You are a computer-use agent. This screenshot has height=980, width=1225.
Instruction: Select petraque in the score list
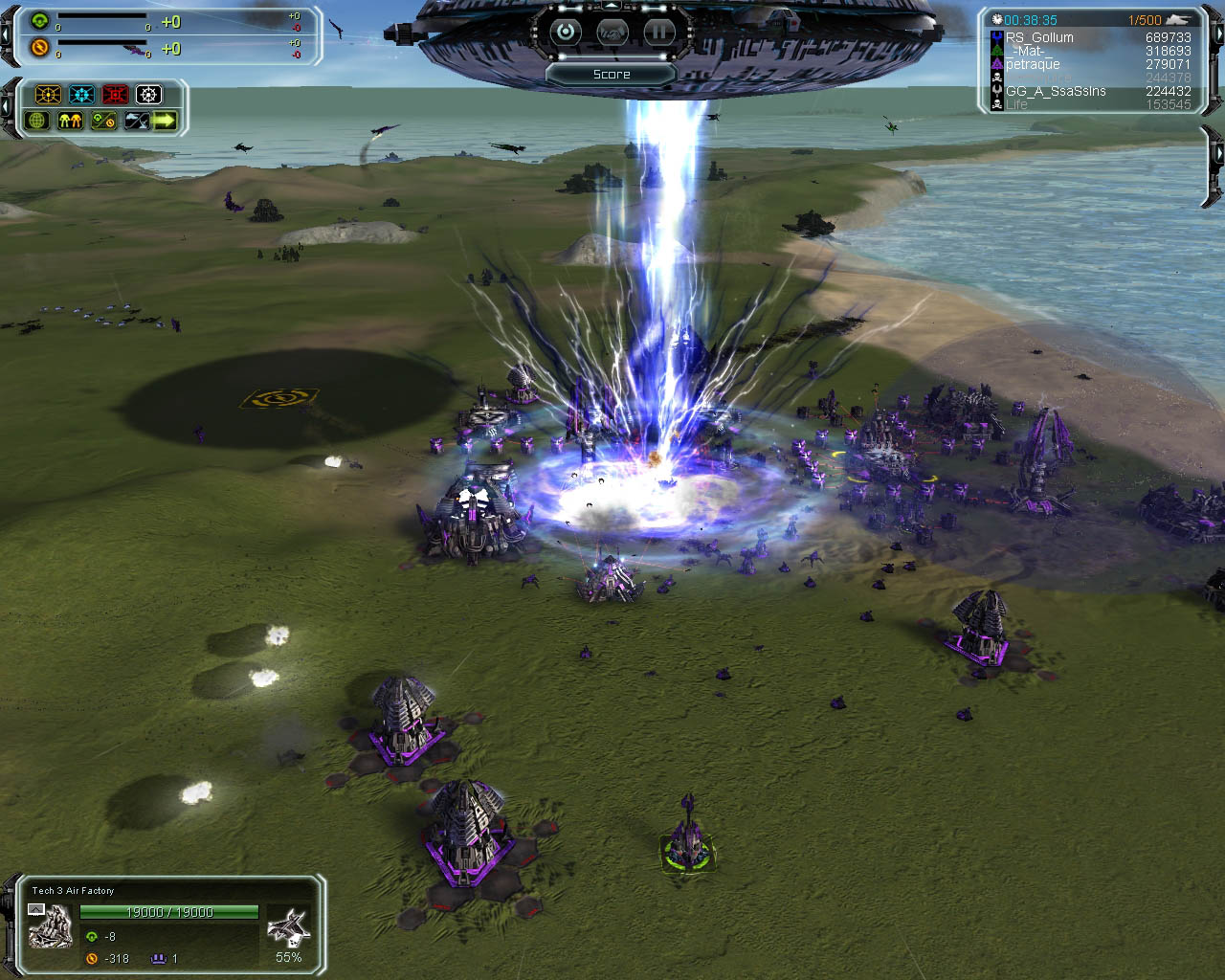[1033, 64]
